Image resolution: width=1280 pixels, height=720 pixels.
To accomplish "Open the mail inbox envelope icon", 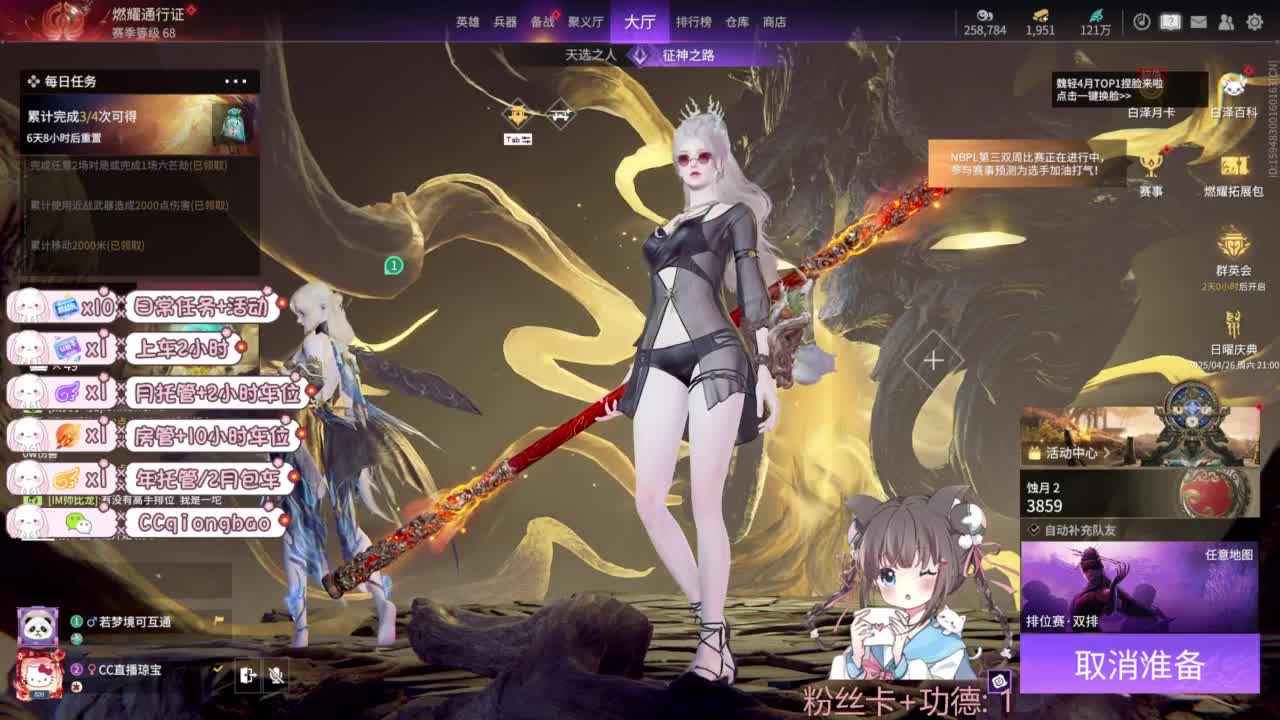I will tap(1198, 20).
